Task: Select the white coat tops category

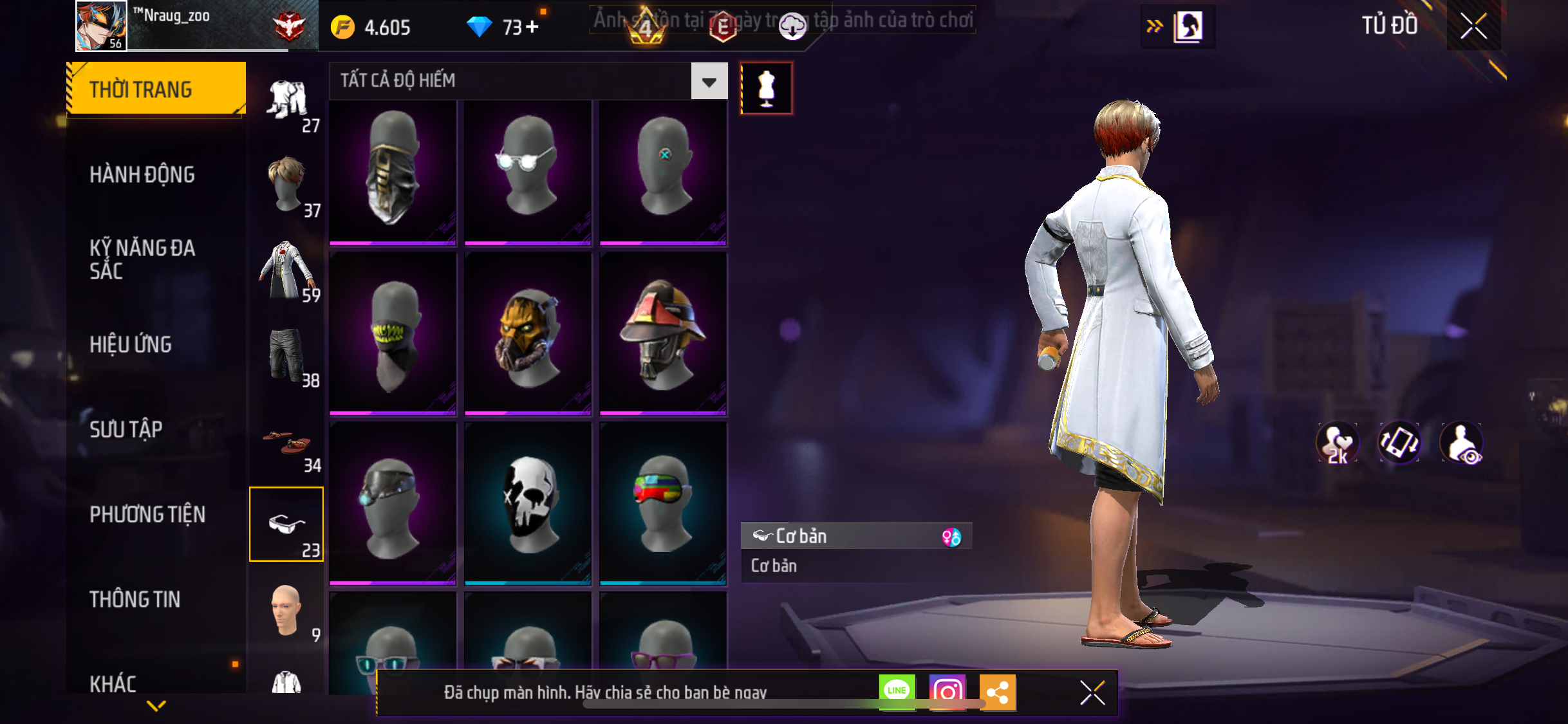Action: [287, 270]
